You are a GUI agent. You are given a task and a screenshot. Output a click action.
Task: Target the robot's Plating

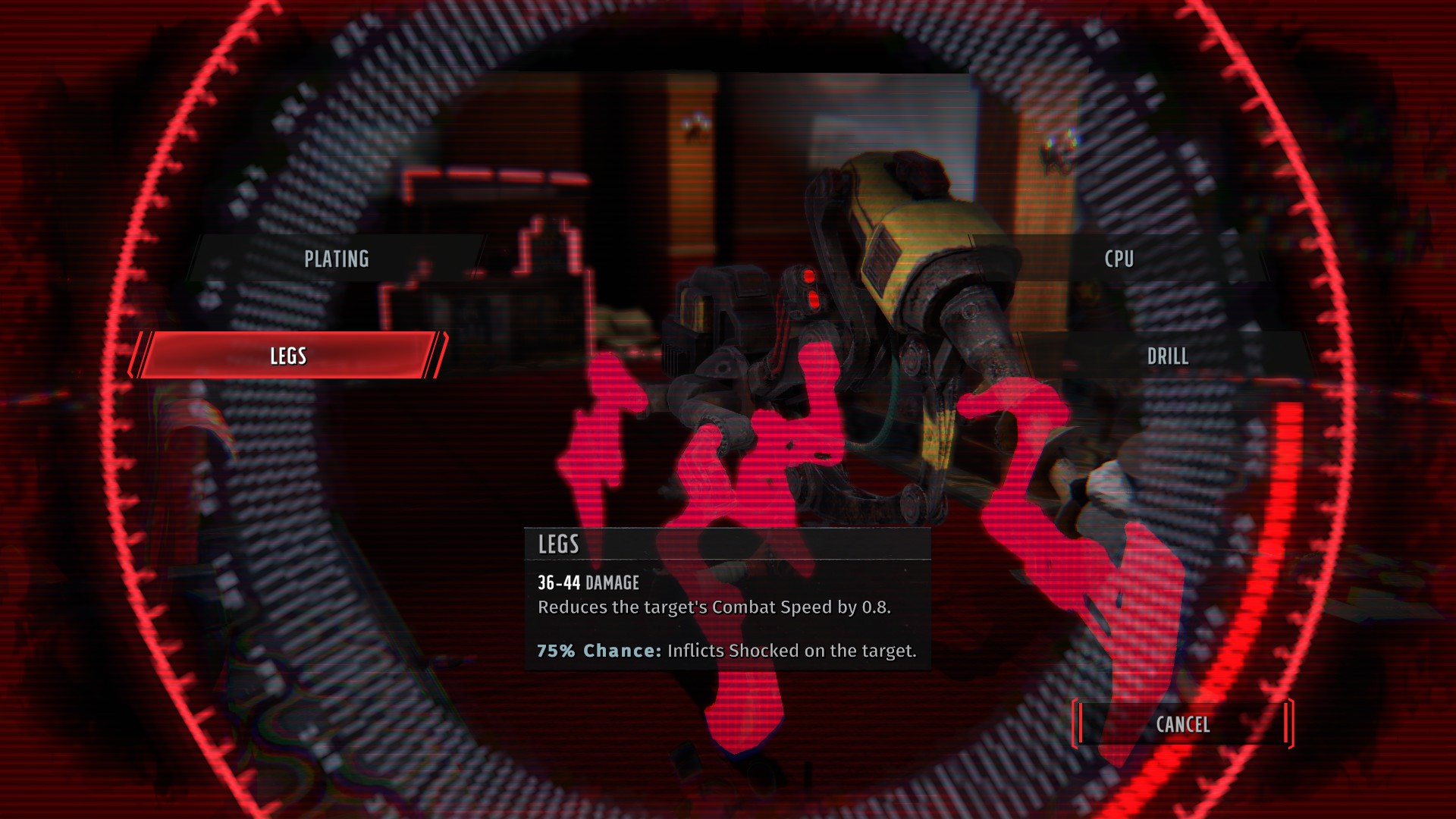pyautogui.click(x=336, y=259)
